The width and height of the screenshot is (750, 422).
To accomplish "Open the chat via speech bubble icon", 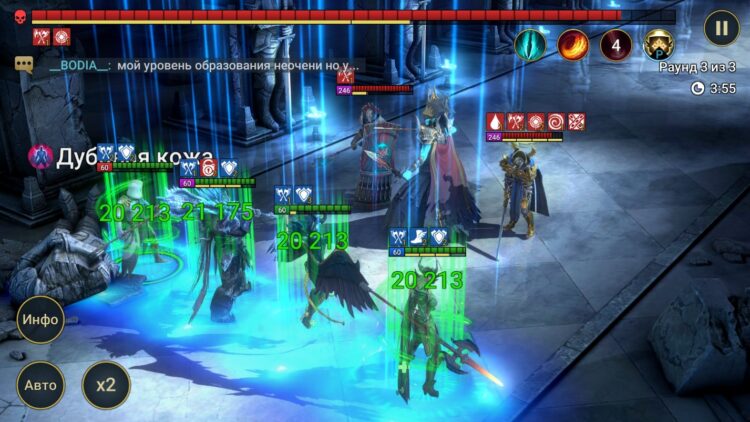I will pos(25,65).
